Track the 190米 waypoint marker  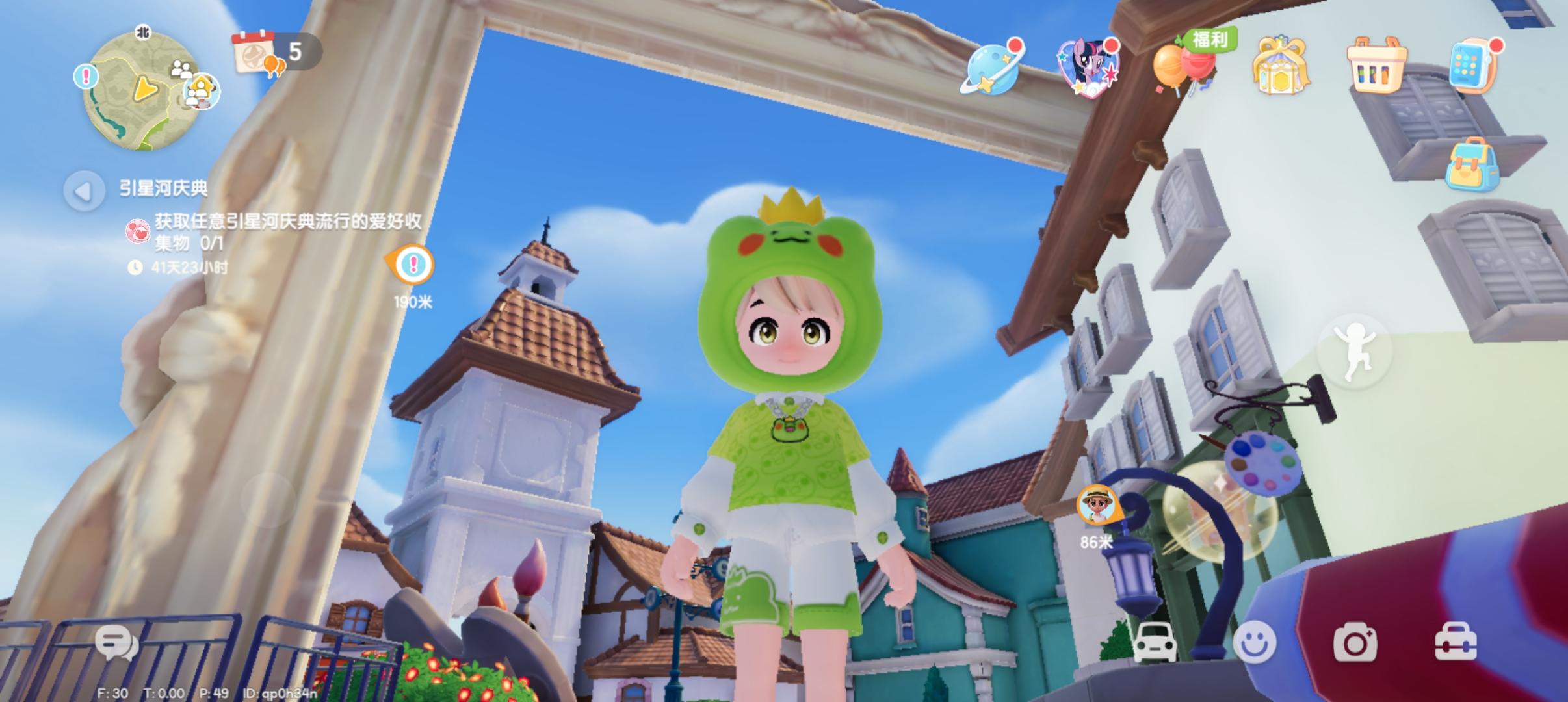click(x=412, y=265)
